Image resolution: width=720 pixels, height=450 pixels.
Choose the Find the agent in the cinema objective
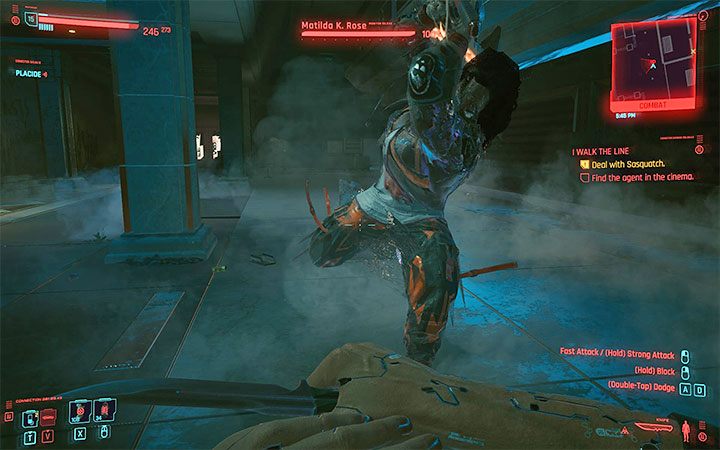pos(640,177)
